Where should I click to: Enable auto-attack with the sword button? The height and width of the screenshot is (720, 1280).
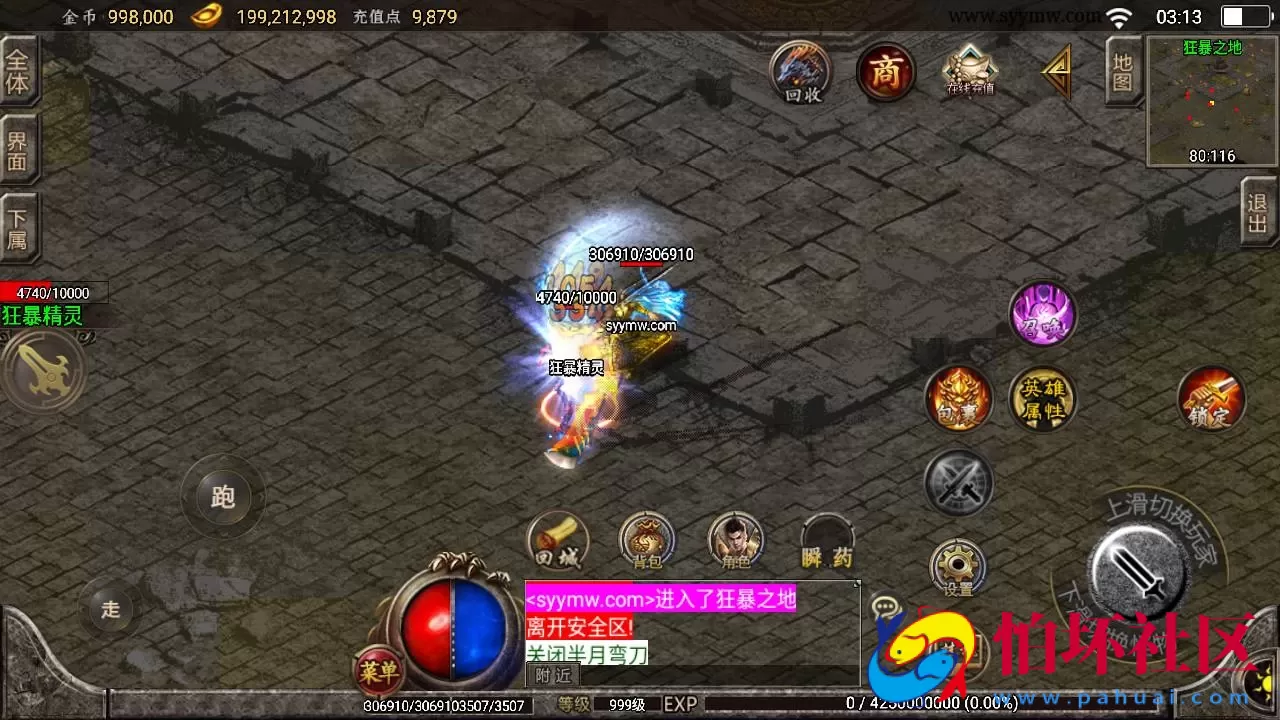click(x=1138, y=575)
